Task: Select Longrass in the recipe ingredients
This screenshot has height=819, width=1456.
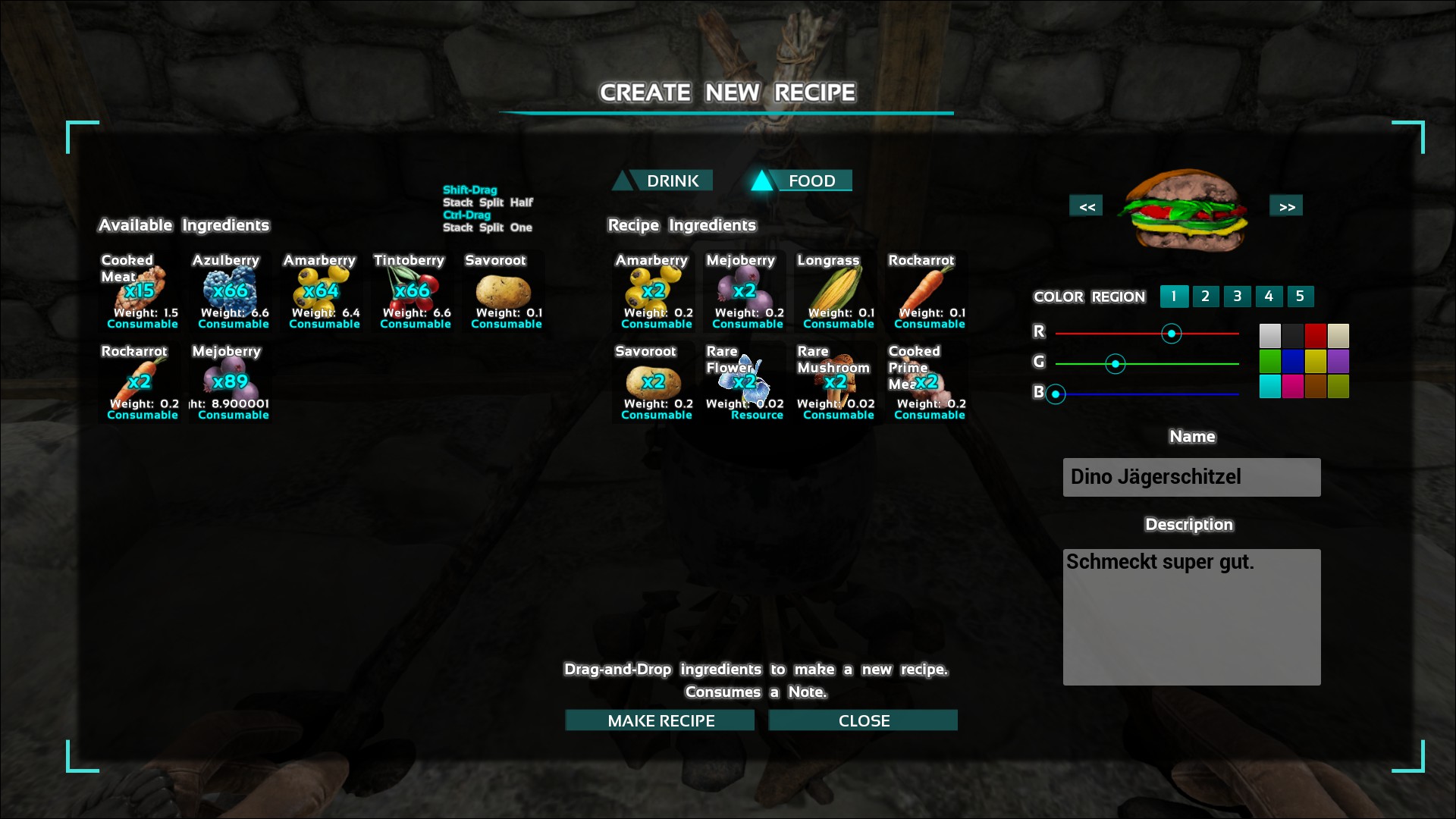Action: point(837,293)
